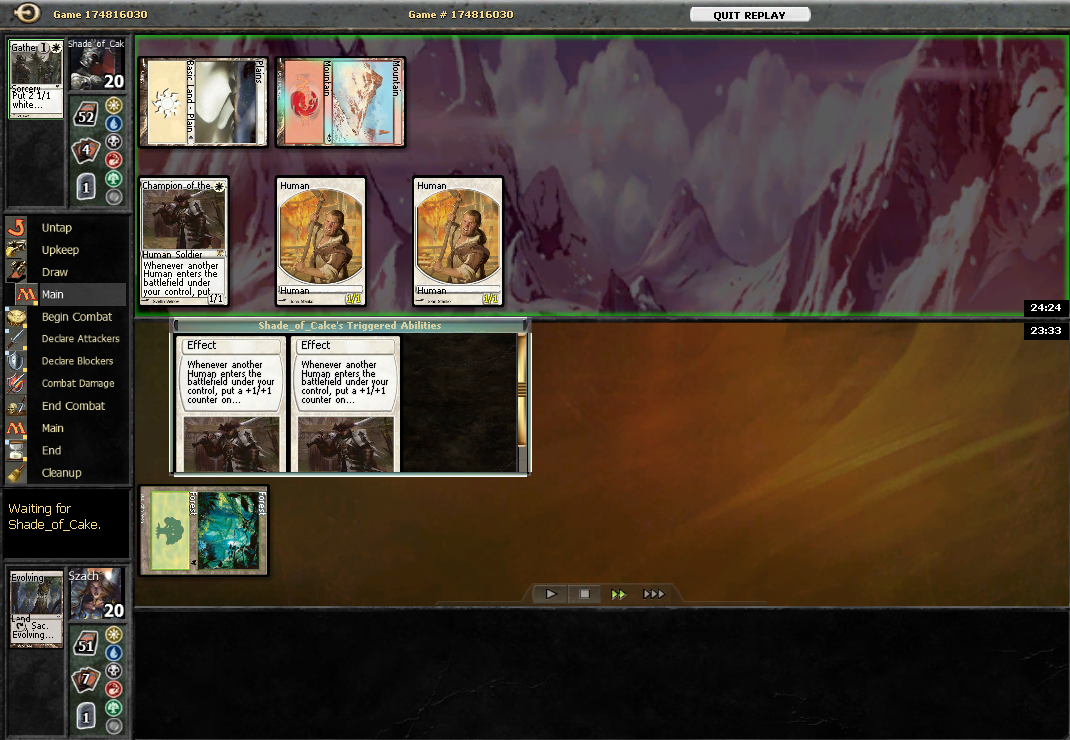Screen dimensions: 1070x740
Task: Activate the triple-arrow fastest replay speed
Action: pos(653,594)
